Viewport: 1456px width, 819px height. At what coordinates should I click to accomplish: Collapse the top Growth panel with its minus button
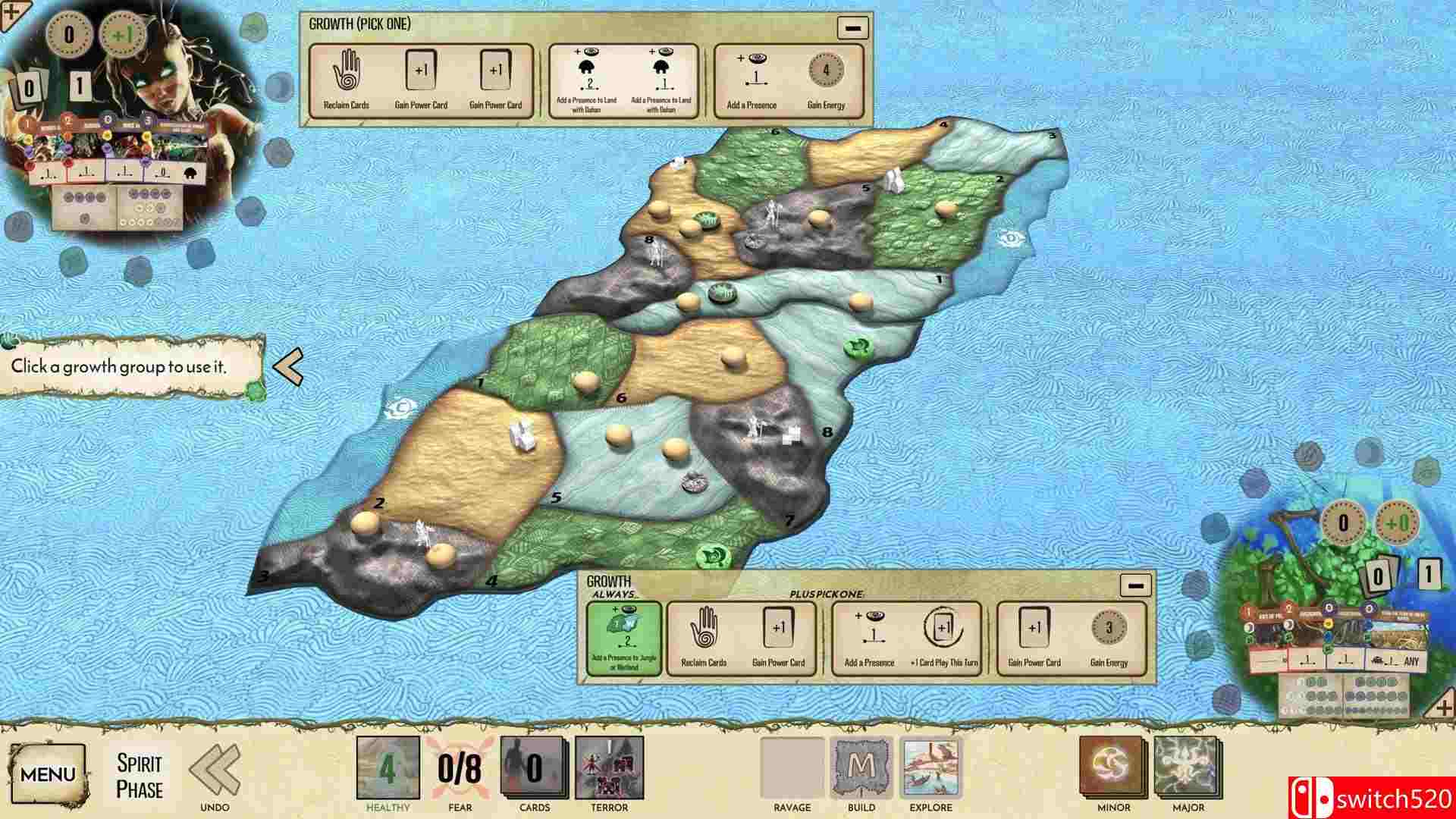(x=852, y=28)
